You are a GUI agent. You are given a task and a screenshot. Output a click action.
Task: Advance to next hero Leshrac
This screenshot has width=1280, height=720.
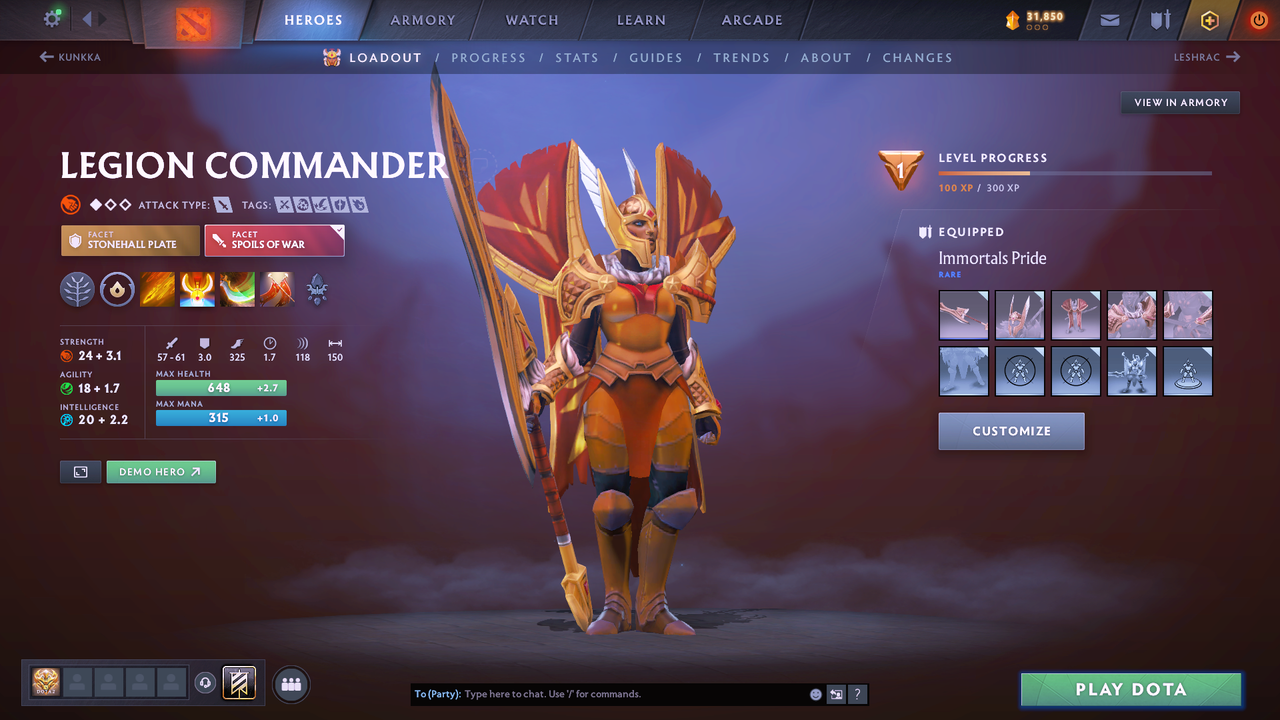1207,57
